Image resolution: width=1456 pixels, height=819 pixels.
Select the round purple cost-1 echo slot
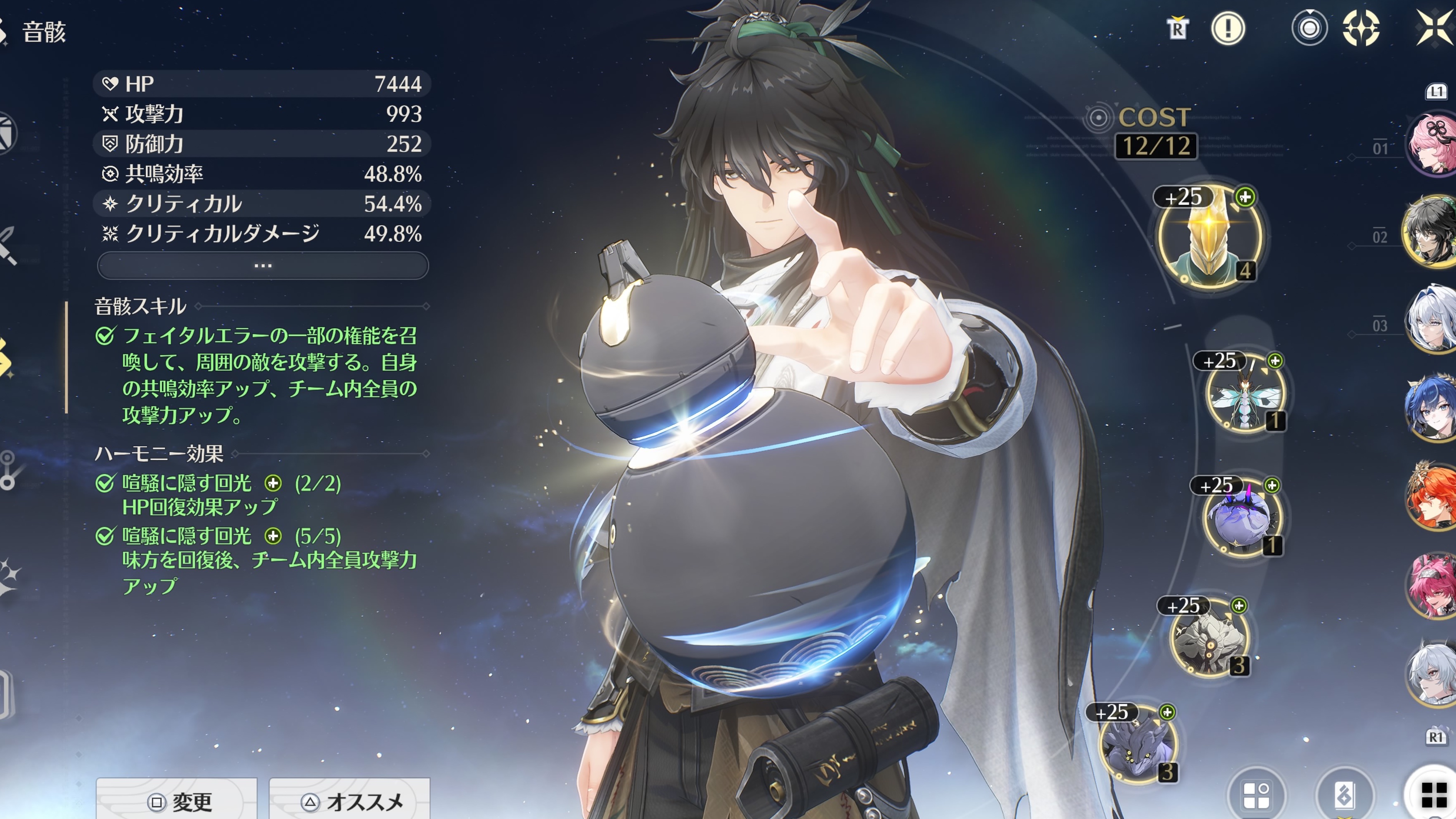click(1242, 518)
